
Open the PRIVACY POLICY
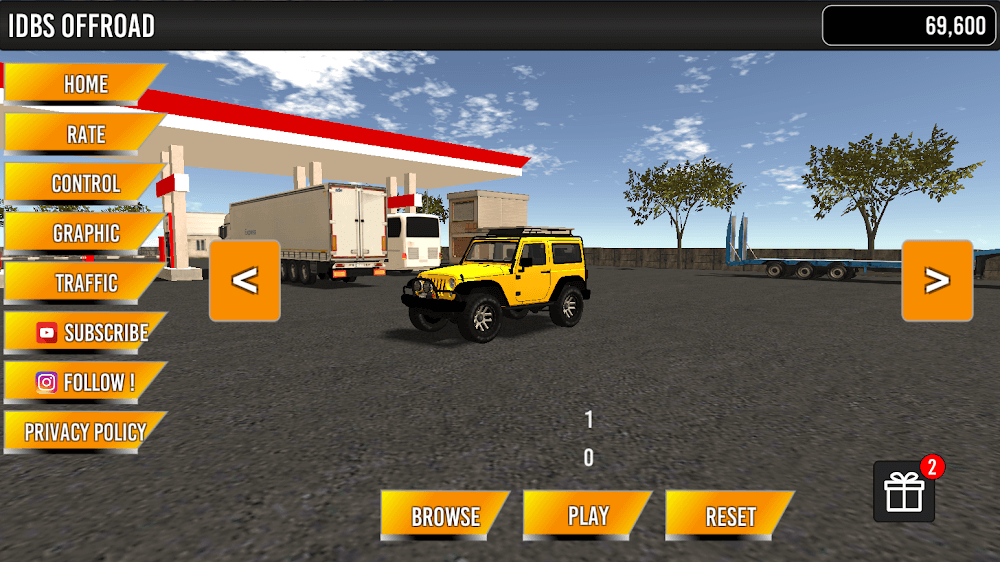85,433
